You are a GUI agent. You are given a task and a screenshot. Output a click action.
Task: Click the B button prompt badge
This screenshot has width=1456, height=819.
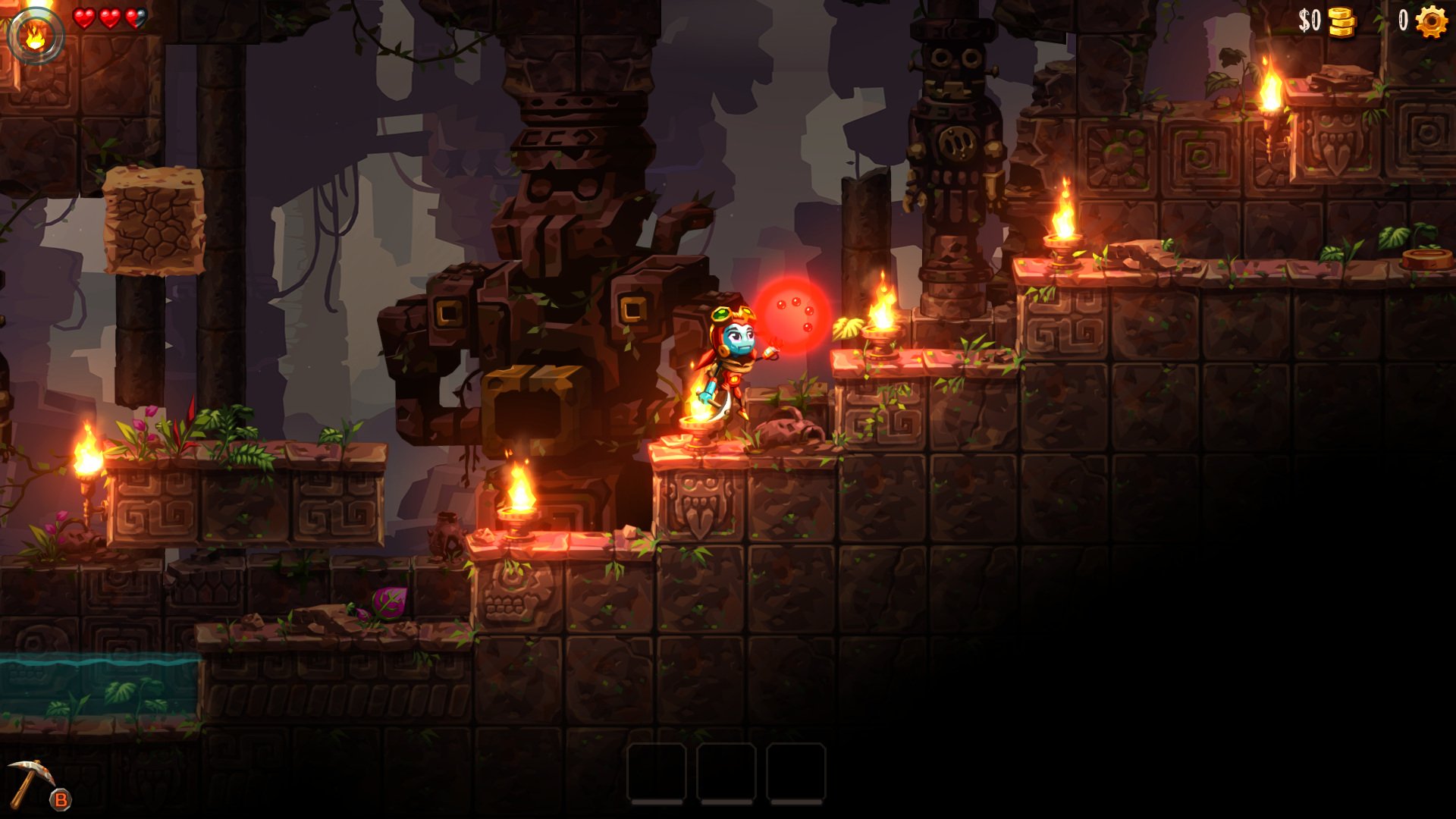pos(61,799)
